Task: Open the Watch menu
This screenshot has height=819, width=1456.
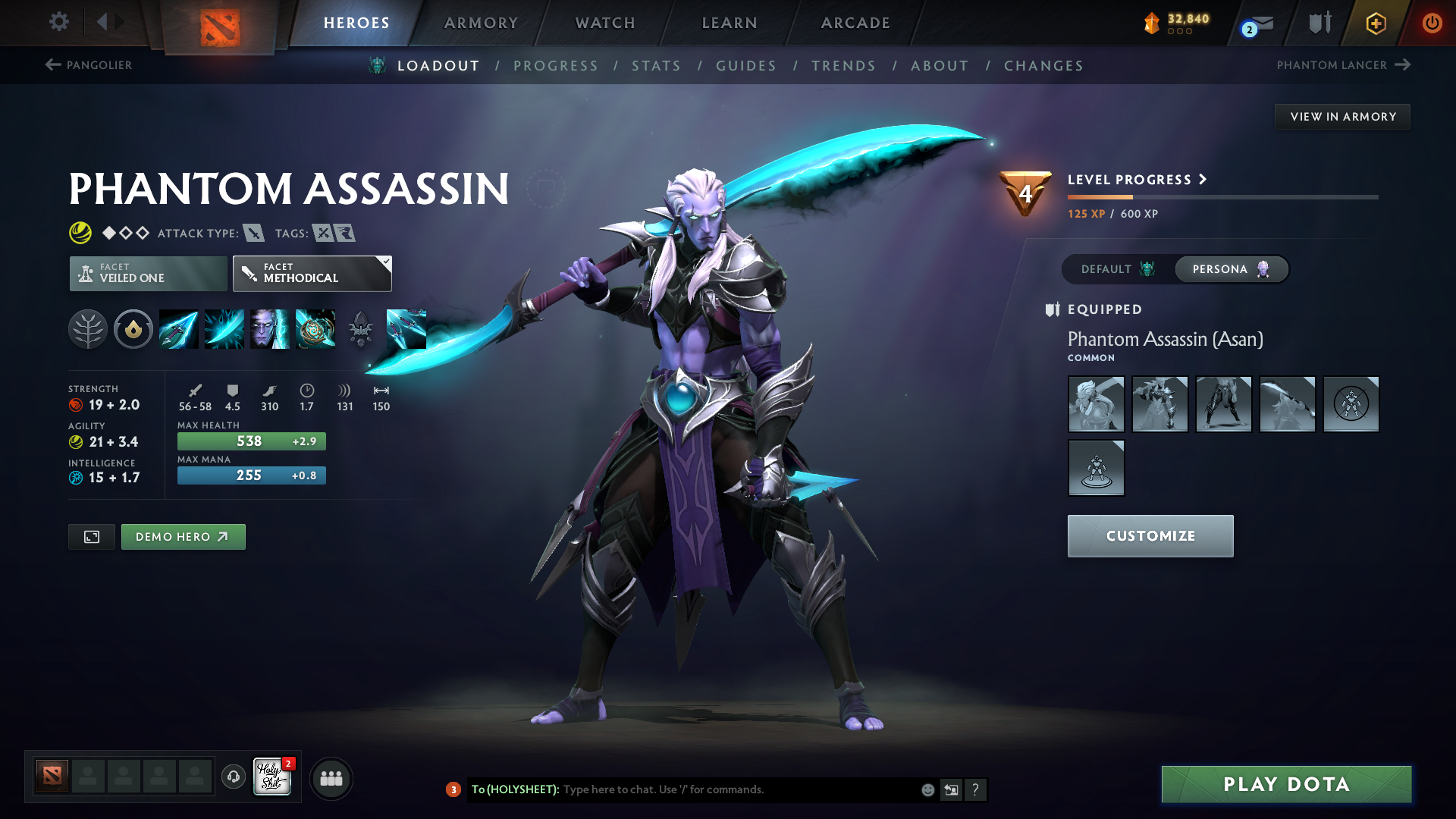Action: (604, 23)
